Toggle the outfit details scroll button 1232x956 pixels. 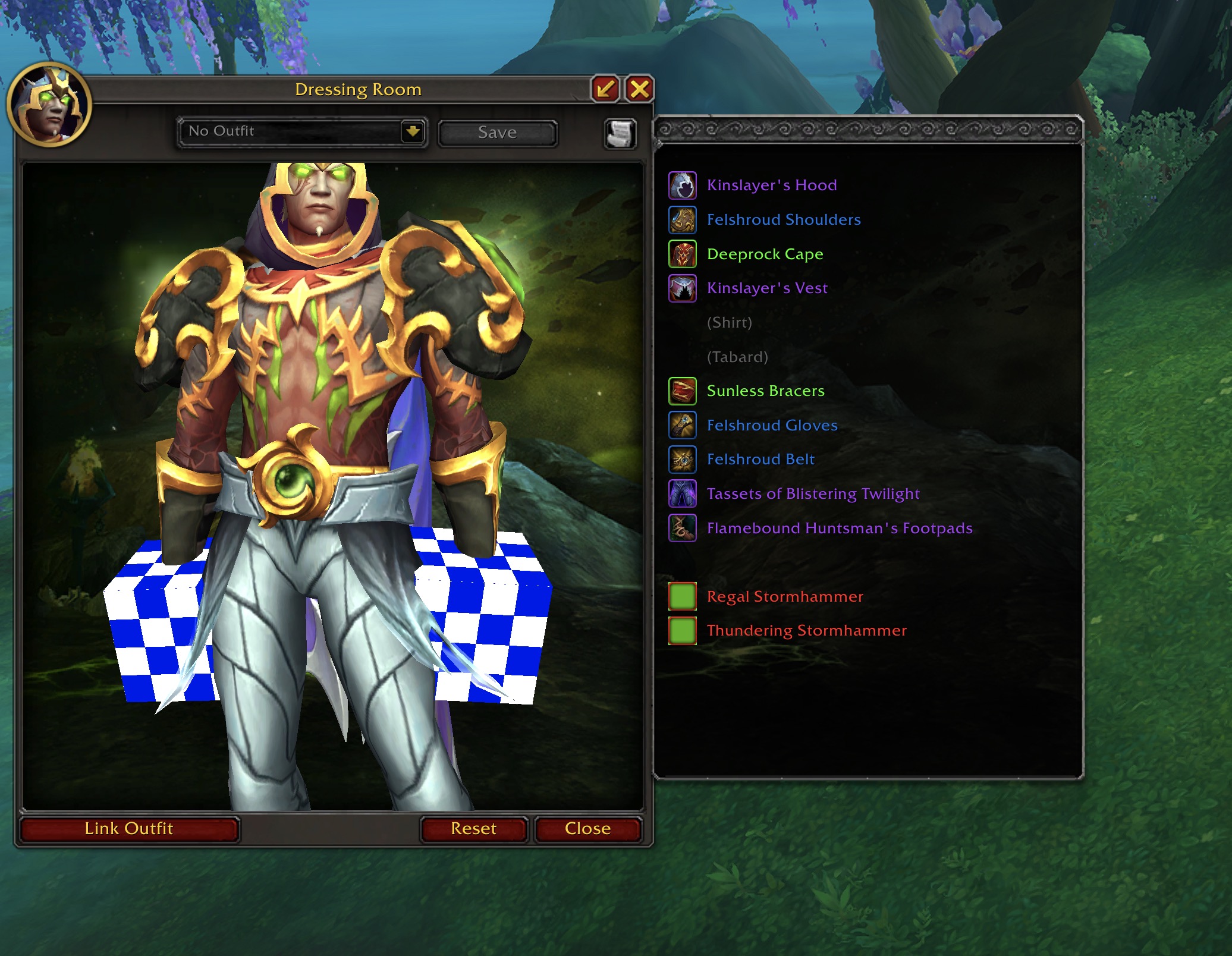pos(620,133)
